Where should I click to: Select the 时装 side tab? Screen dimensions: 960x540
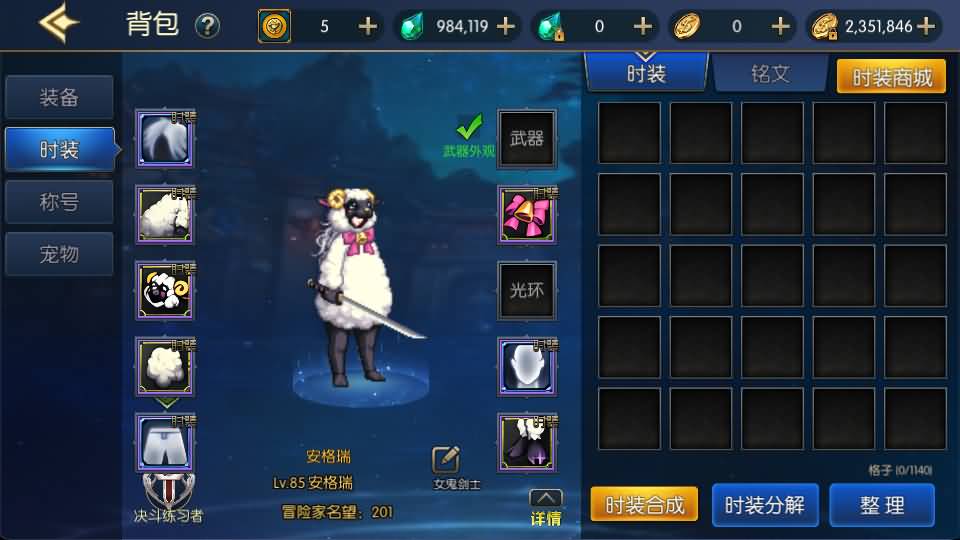(59, 150)
